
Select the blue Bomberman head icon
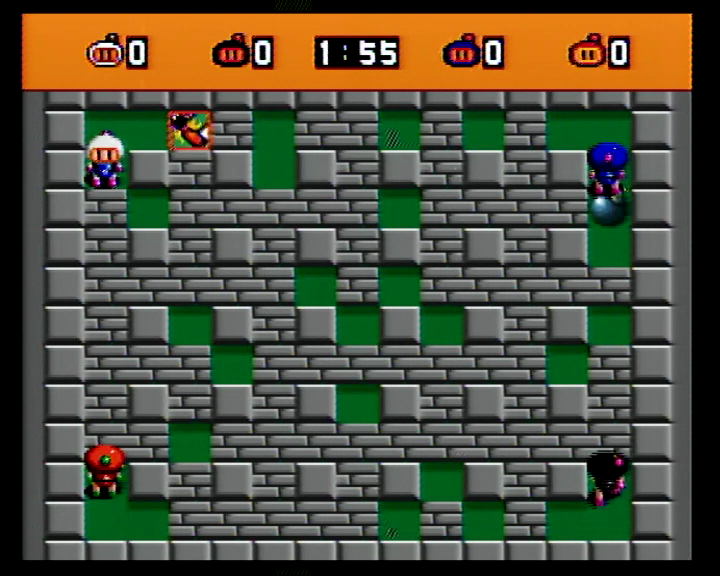tap(461, 52)
